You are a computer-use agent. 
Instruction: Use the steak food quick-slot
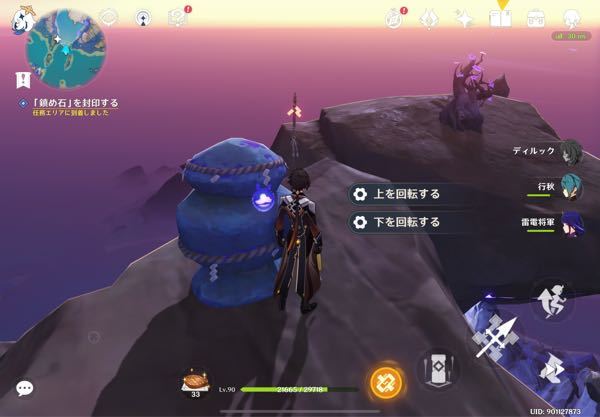point(194,381)
